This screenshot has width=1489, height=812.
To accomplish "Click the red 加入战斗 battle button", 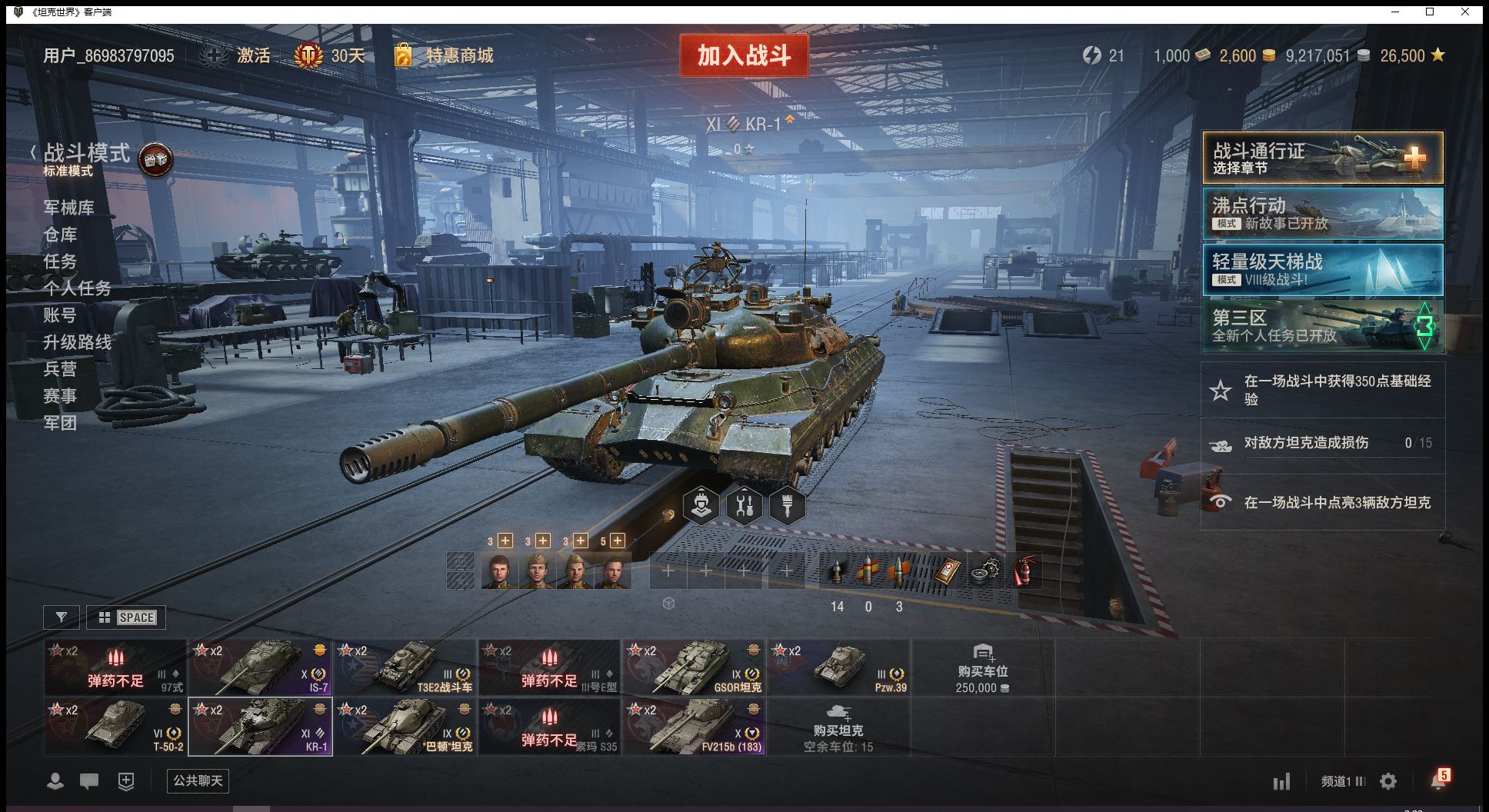I will 744,55.
